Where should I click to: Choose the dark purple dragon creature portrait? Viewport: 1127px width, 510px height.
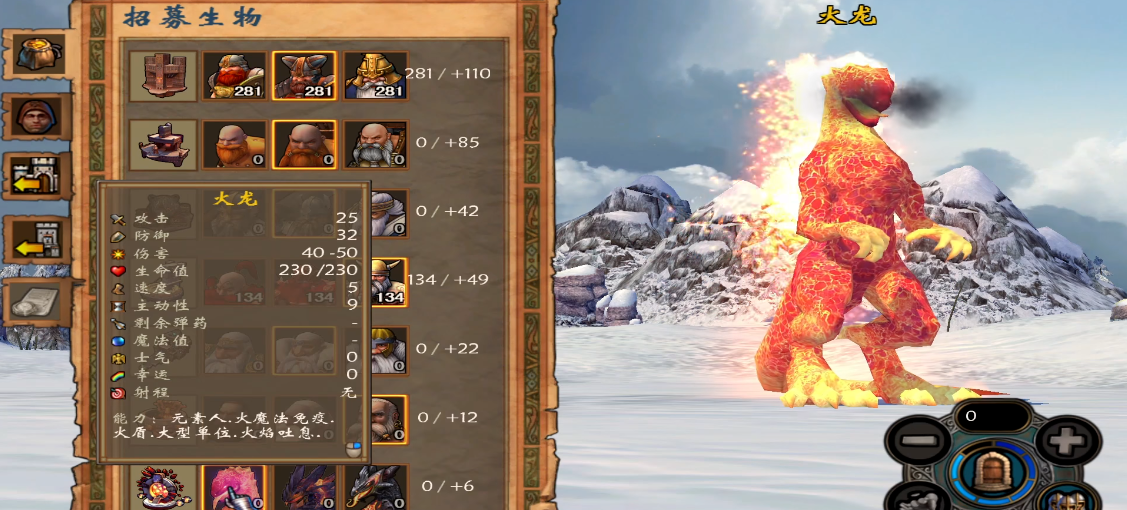click(305, 489)
